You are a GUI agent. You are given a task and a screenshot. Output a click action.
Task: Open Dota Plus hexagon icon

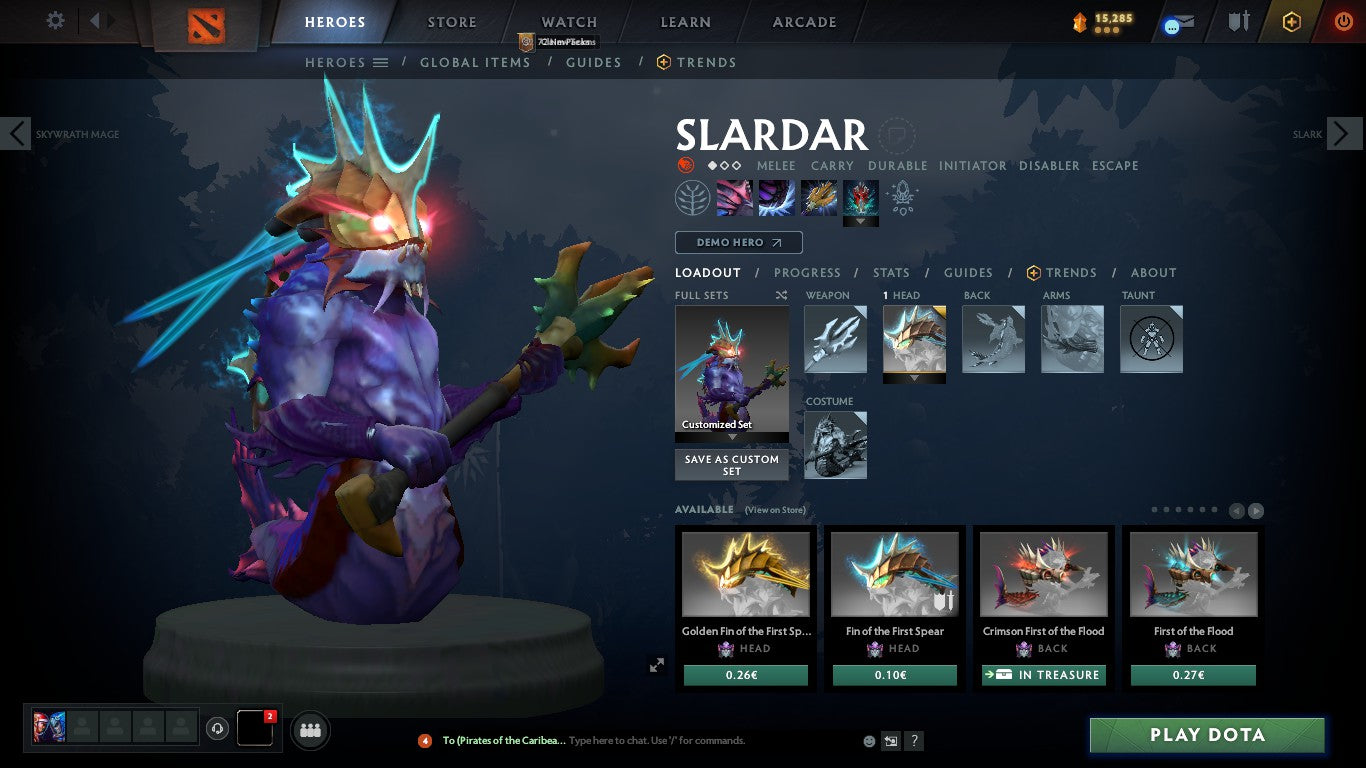click(1290, 21)
